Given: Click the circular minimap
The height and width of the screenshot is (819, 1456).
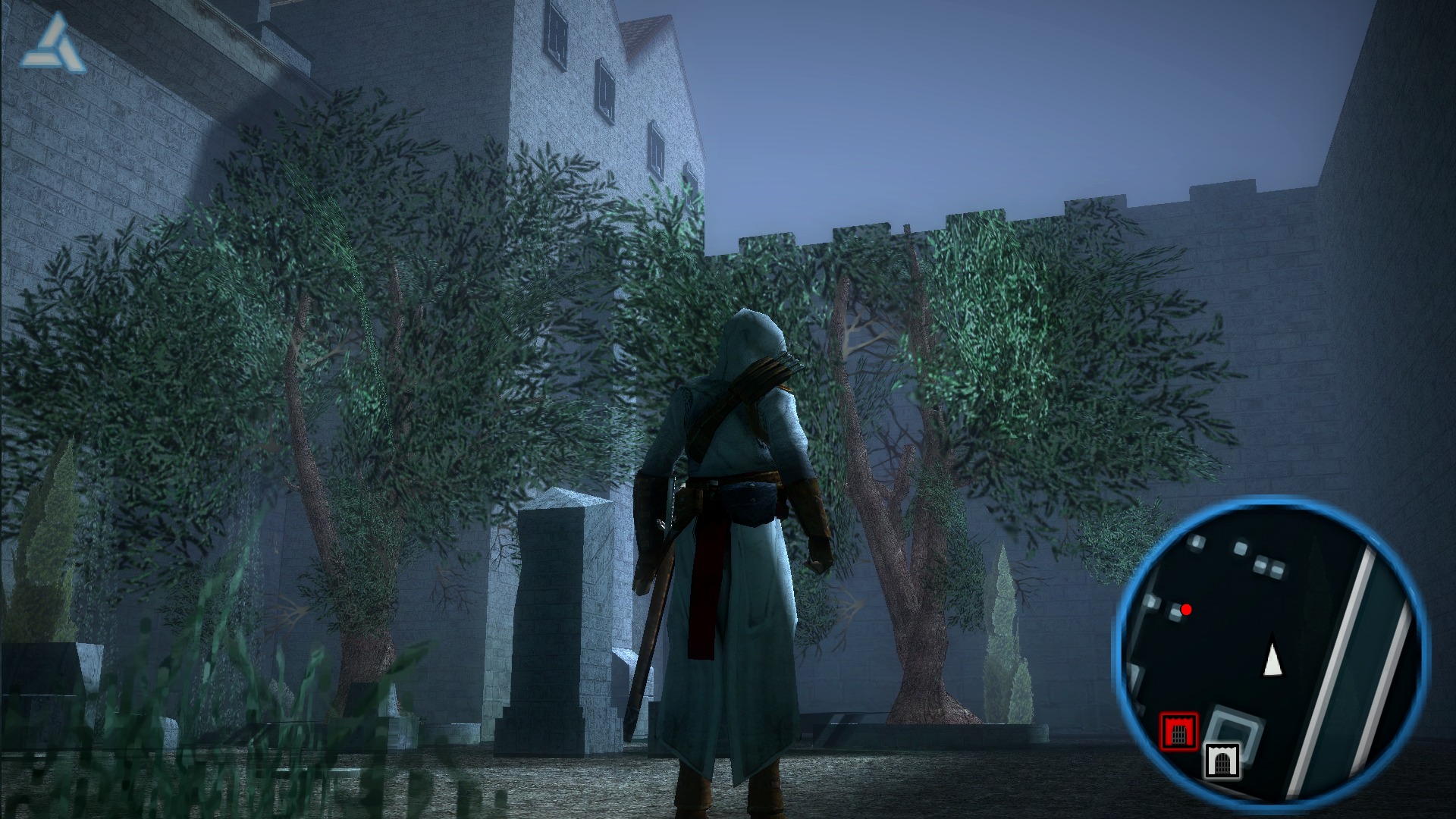Looking at the screenshot, I should (1269, 651).
